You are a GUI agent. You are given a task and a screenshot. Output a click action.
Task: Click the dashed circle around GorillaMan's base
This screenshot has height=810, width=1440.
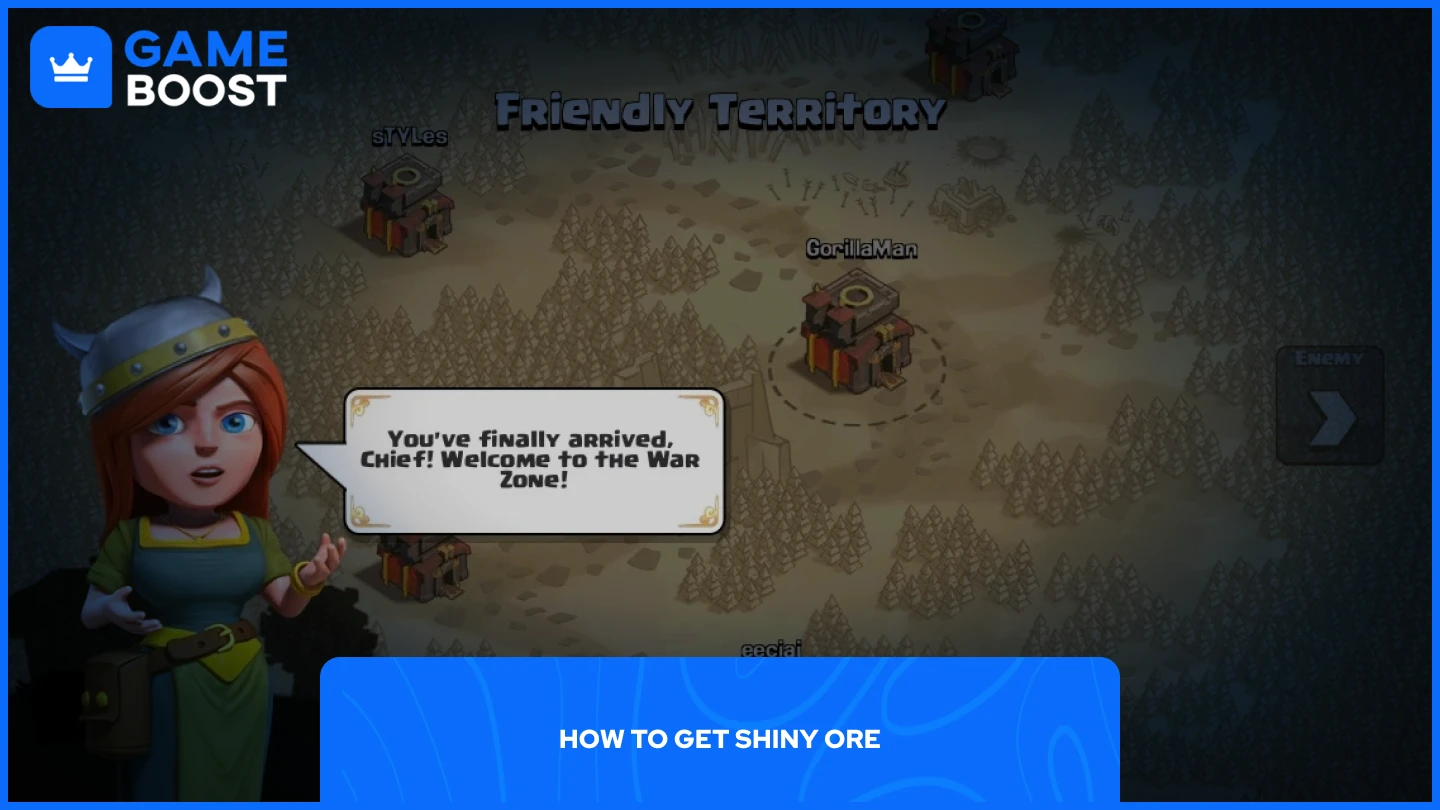(x=858, y=420)
